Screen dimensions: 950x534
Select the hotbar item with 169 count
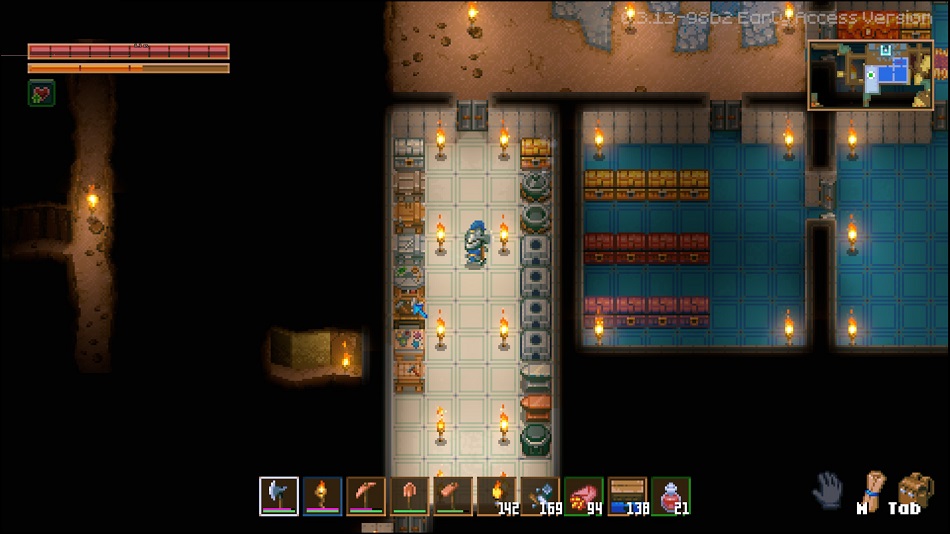click(540, 496)
